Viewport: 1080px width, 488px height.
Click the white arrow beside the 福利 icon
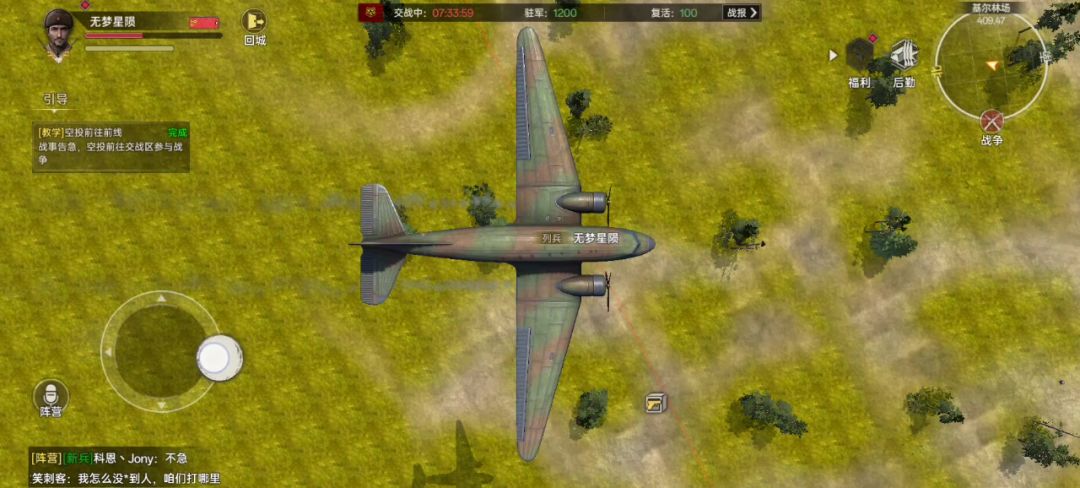pyautogui.click(x=833, y=55)
